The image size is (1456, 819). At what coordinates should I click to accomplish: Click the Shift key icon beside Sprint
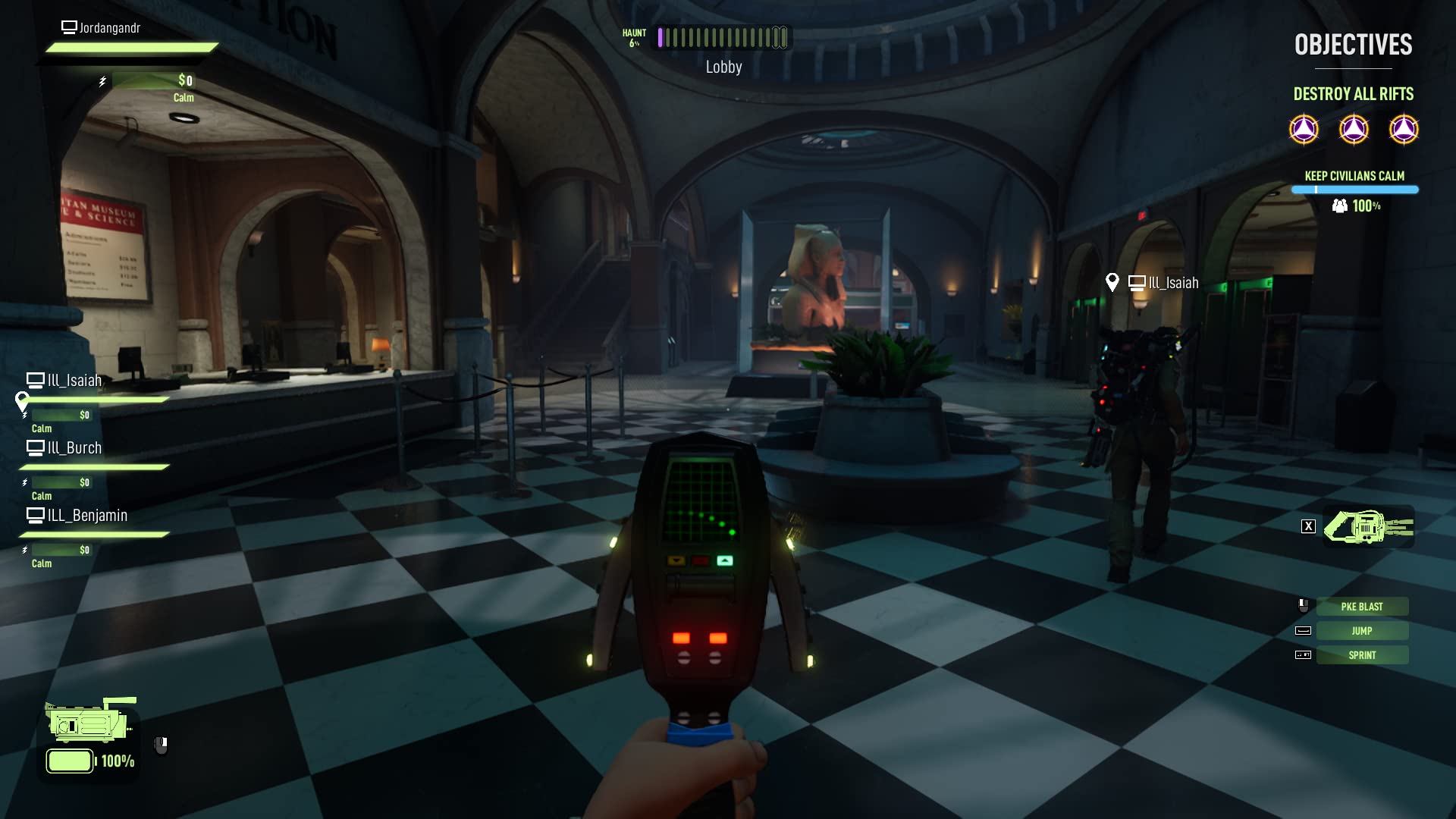pyautogui.click(x=1304, y=654)
